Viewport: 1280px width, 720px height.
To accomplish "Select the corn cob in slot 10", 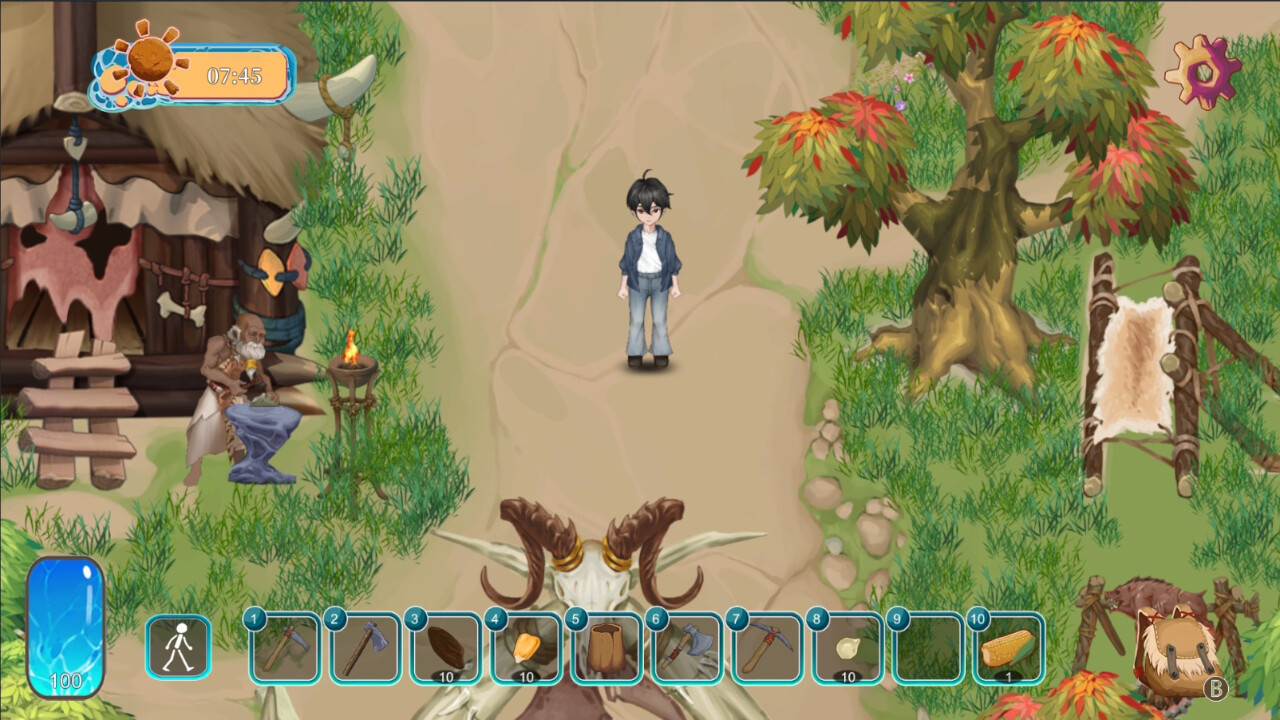I will [x=1008, y=648].
